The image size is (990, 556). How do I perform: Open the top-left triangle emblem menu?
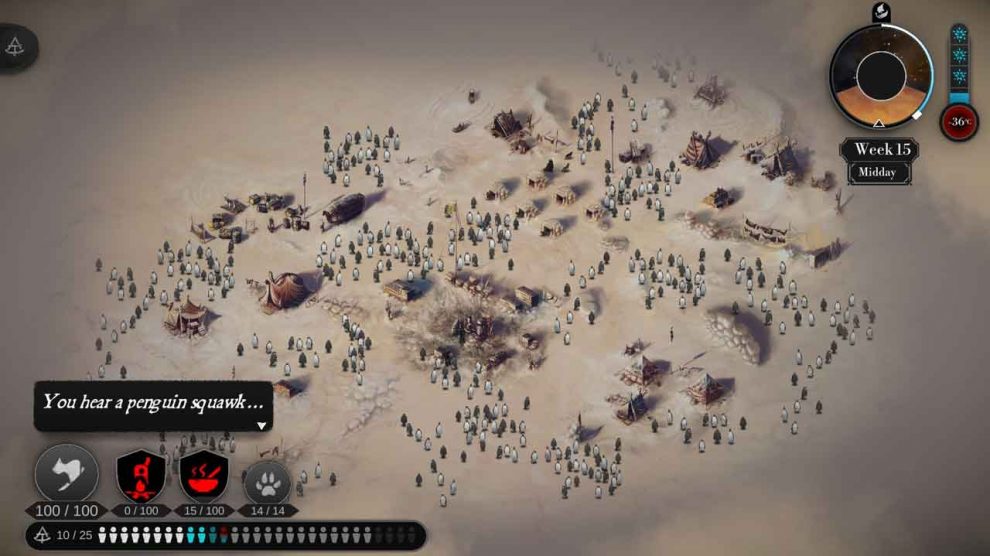(x=15, y=46)
